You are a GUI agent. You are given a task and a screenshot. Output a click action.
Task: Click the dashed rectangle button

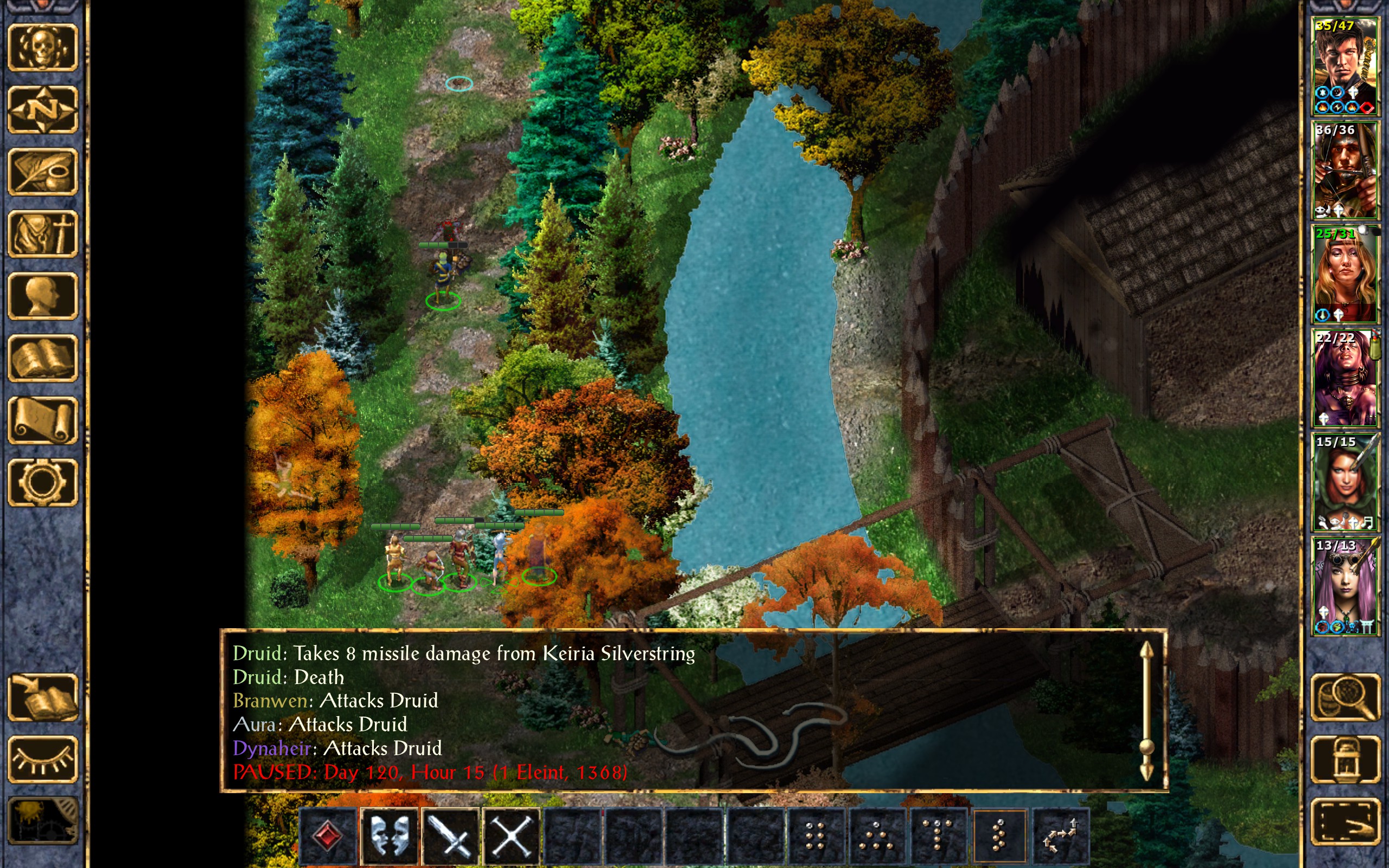(x=1345, y=821)
